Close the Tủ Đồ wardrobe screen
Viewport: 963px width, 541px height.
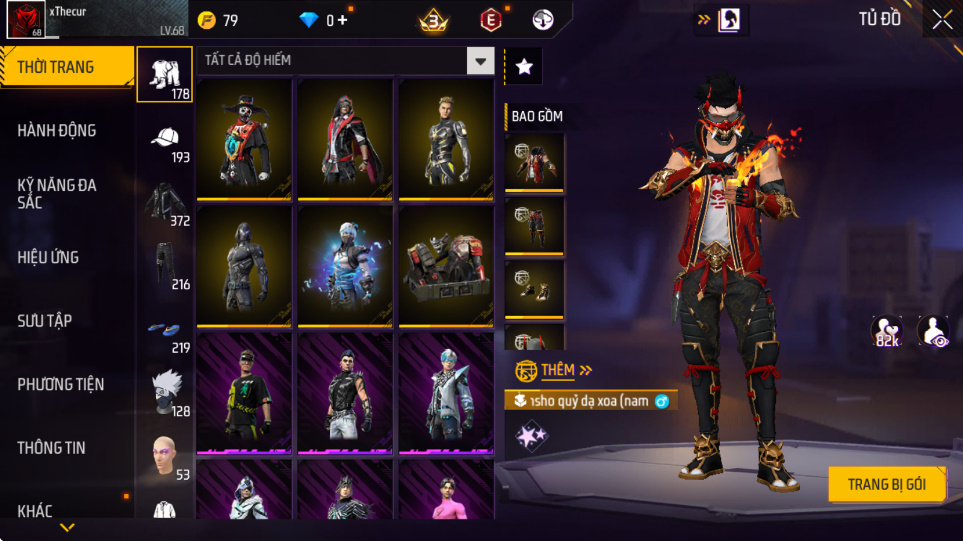click(941, 19)
